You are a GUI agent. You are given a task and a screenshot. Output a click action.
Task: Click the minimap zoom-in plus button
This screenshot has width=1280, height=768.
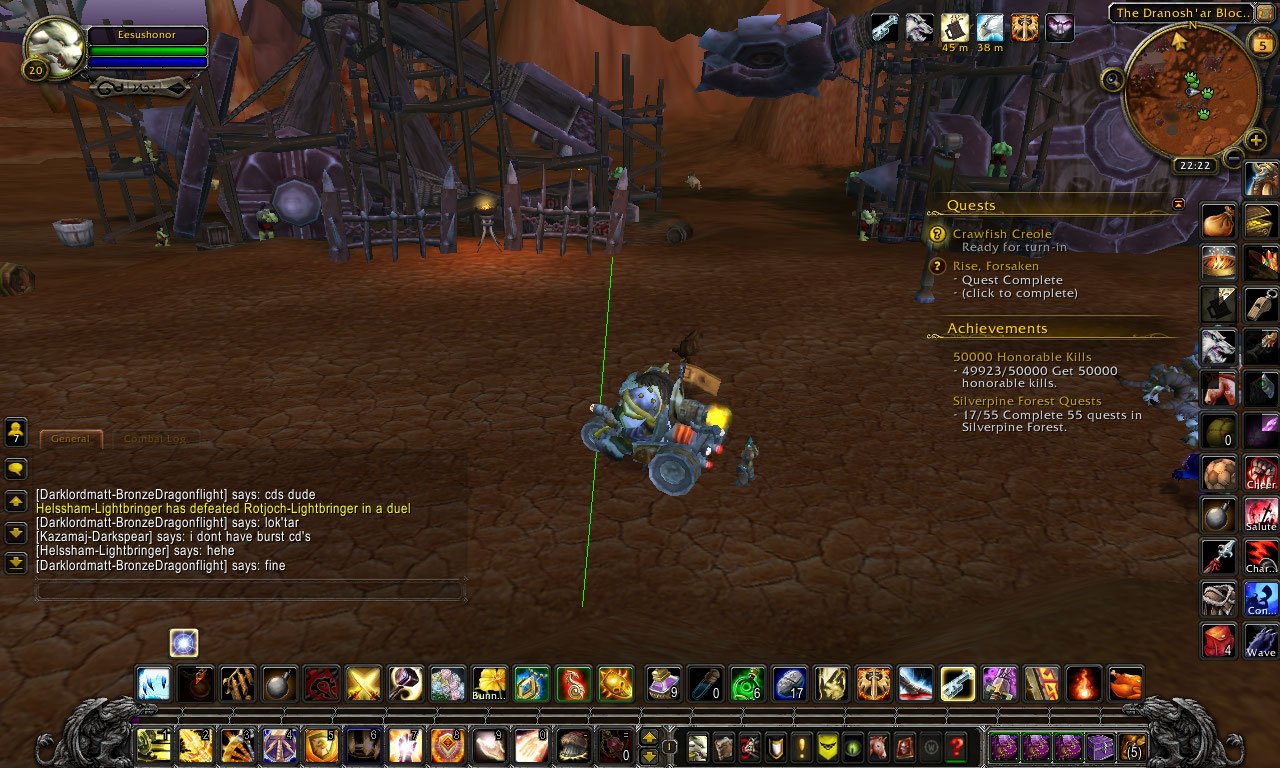(x=1256, y=141)
